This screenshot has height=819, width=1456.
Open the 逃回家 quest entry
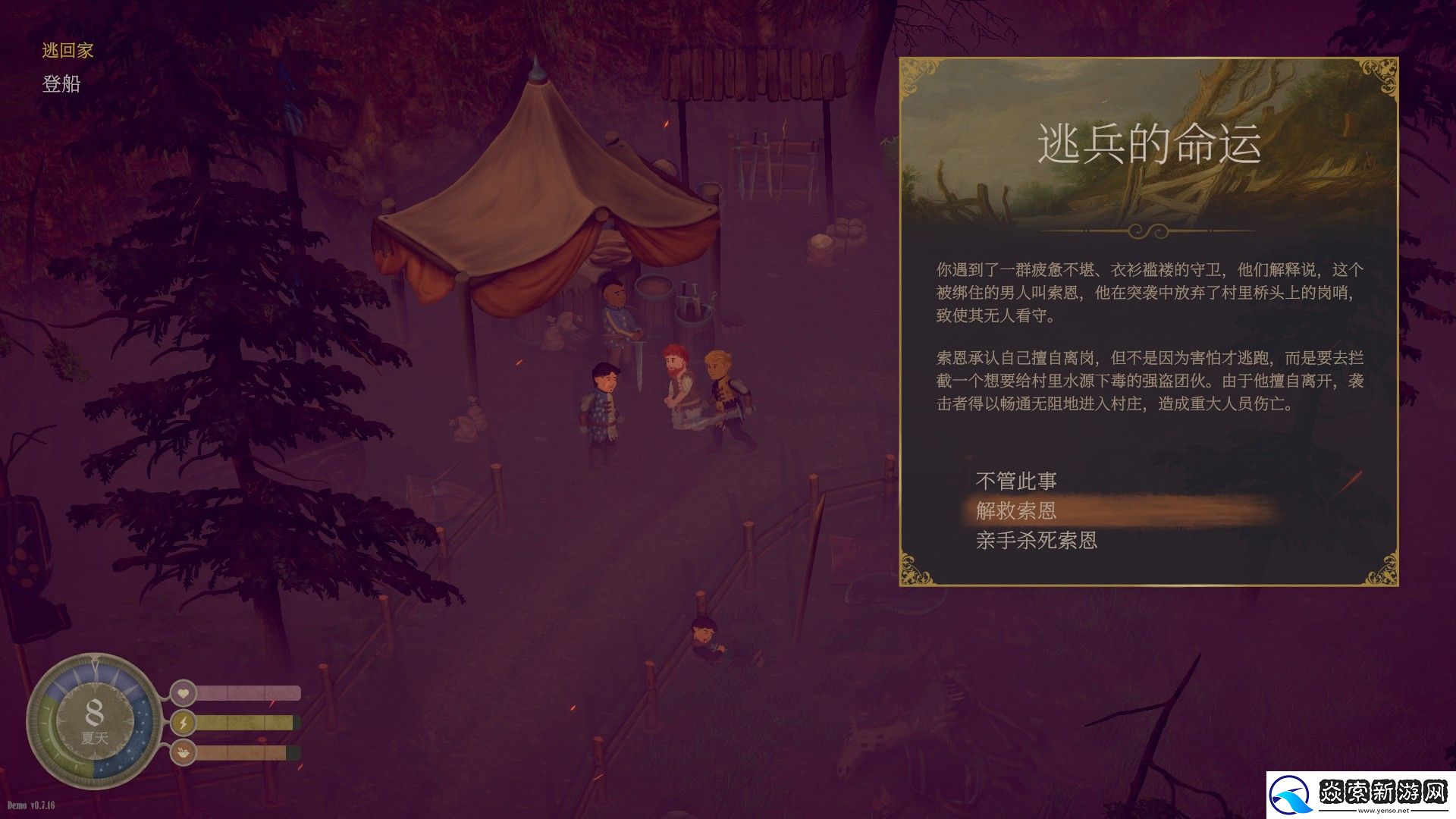coord(67,51)
